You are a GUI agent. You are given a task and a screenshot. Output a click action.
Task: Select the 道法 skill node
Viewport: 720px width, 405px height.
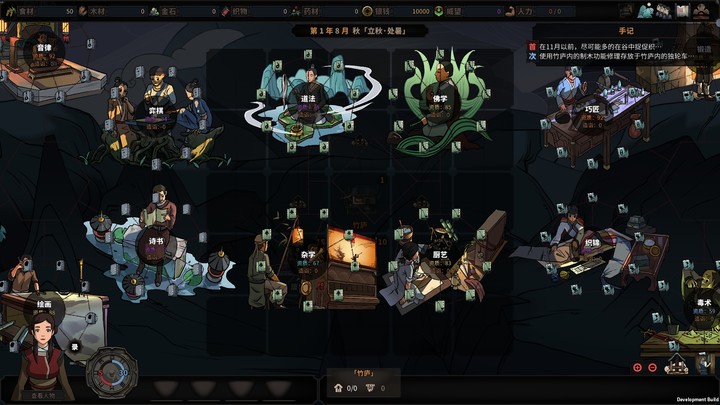coord(307,100)
